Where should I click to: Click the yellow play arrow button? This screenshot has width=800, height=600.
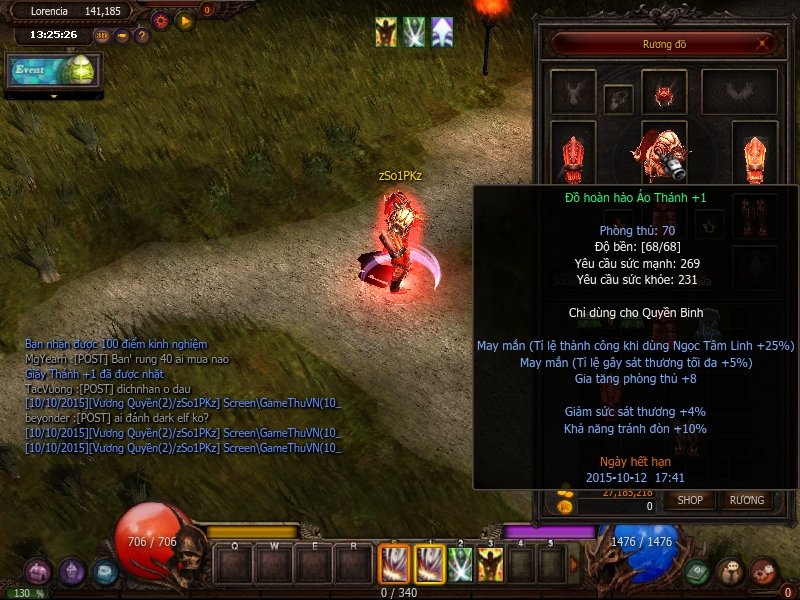(184, 20)
